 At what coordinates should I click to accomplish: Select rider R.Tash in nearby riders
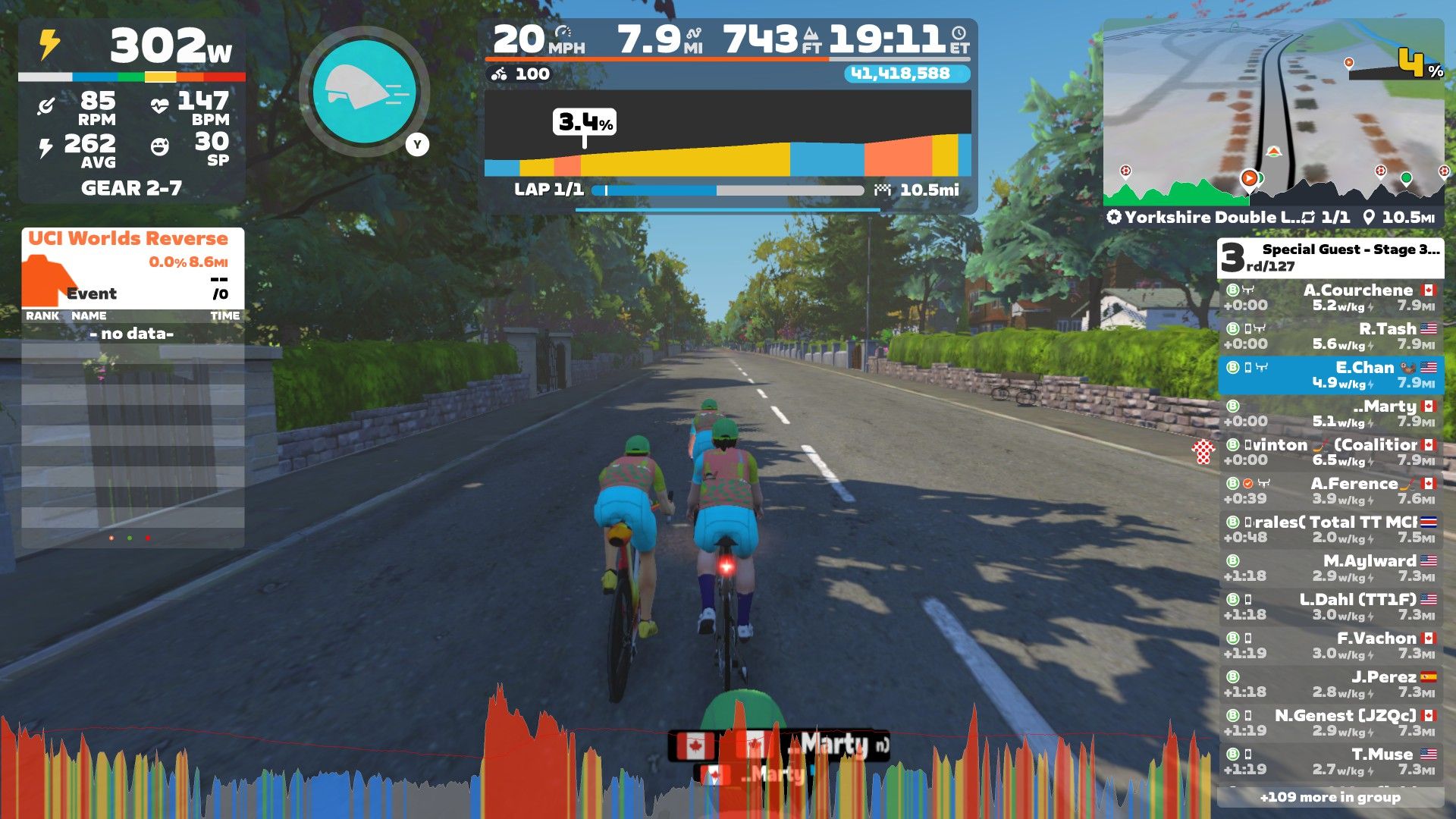point(1331,336)
